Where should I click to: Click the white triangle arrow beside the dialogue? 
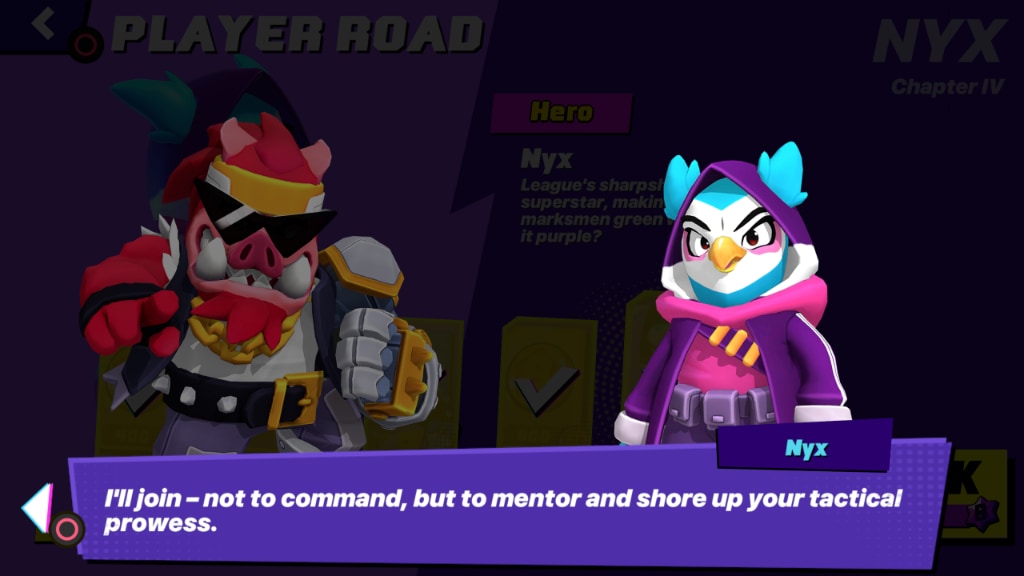click(36, 507)
